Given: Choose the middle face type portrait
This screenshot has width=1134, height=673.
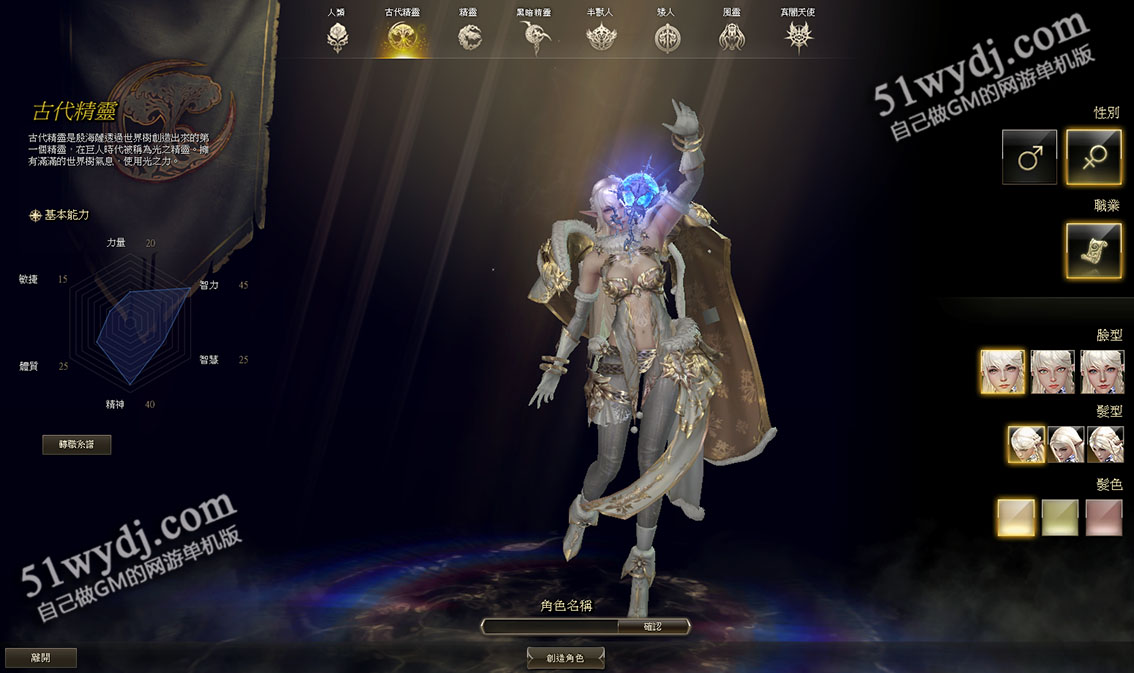Looking at the screenshot, I should point(1052,371).
